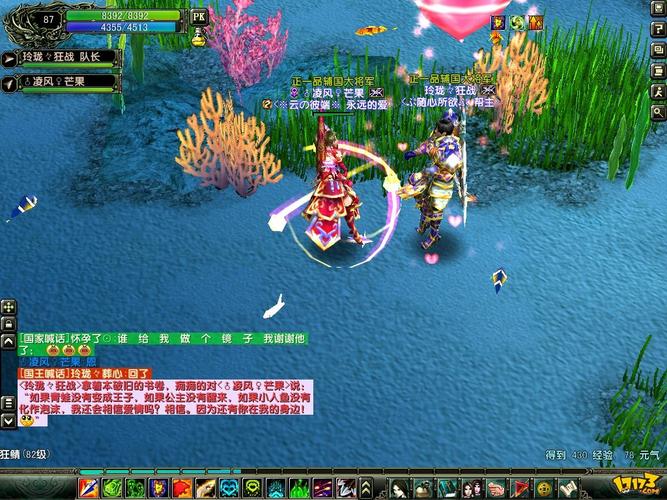Viewport: 667px width, 500px height.
Task: Toggle the chat window lock
Action: click(8, 324)
